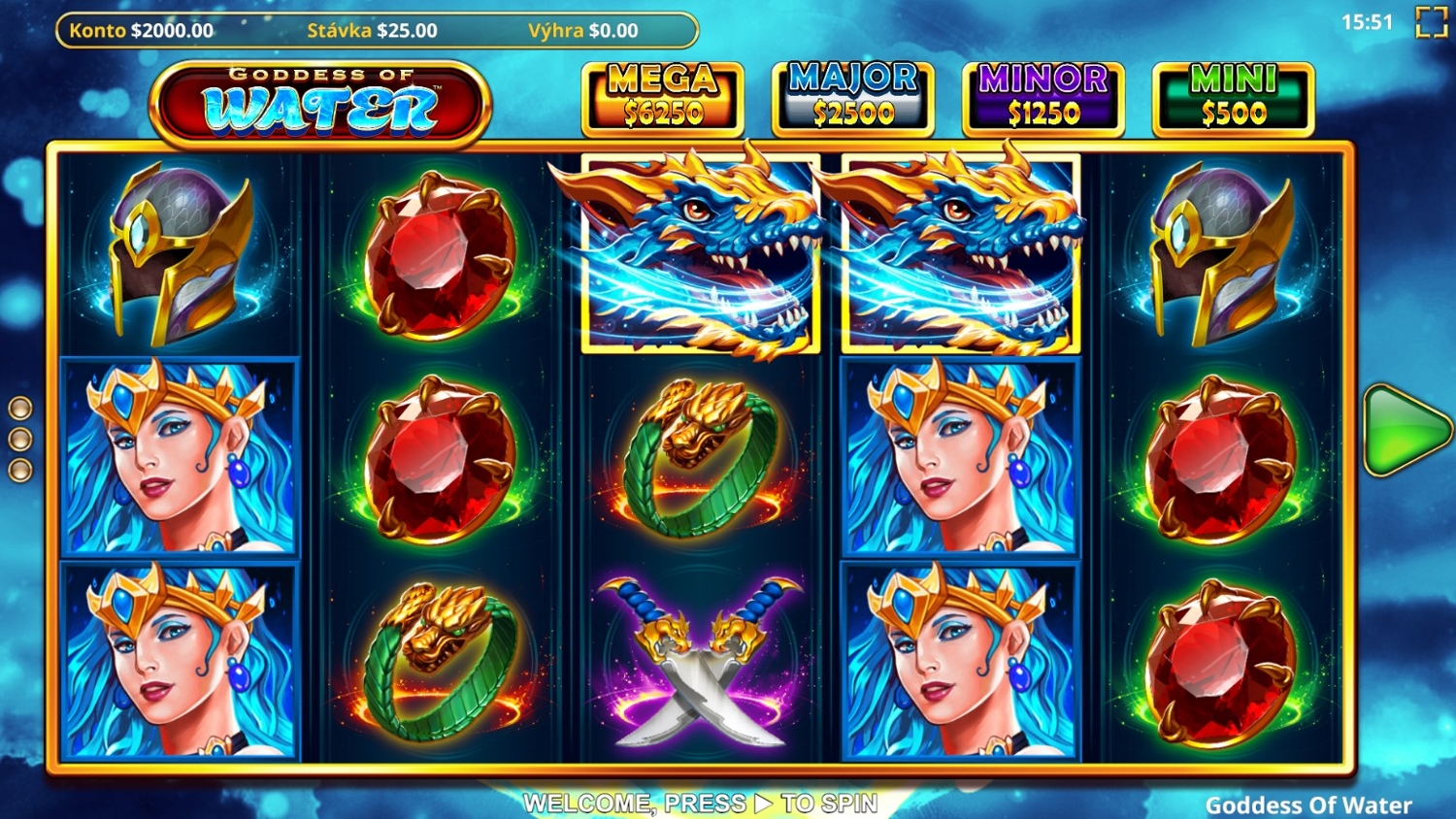Open the three-circle side menu
This screenshot has width=1456, height=819.
(20, 439)
